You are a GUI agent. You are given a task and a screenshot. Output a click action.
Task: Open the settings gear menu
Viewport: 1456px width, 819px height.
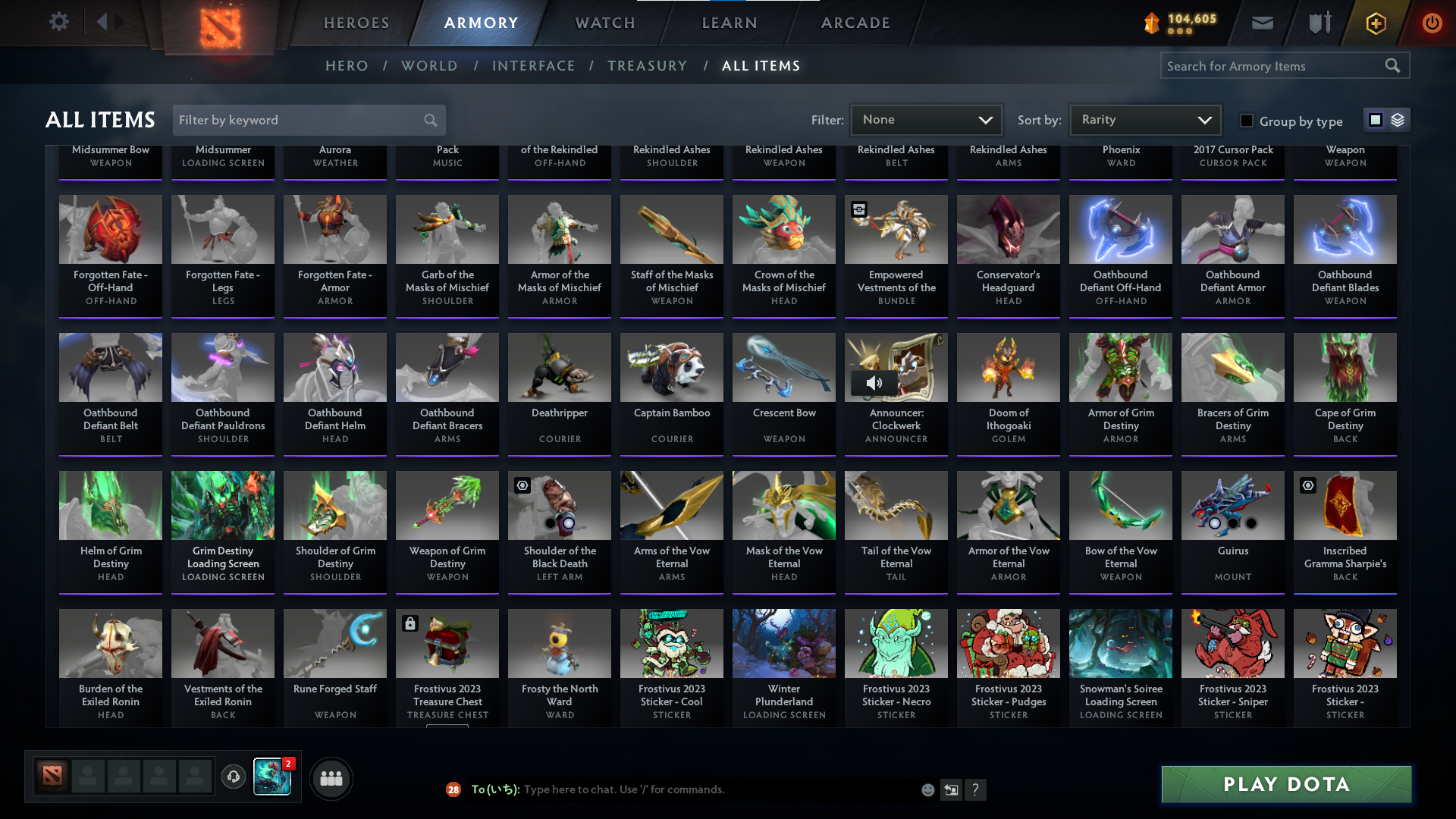[59, 22]
